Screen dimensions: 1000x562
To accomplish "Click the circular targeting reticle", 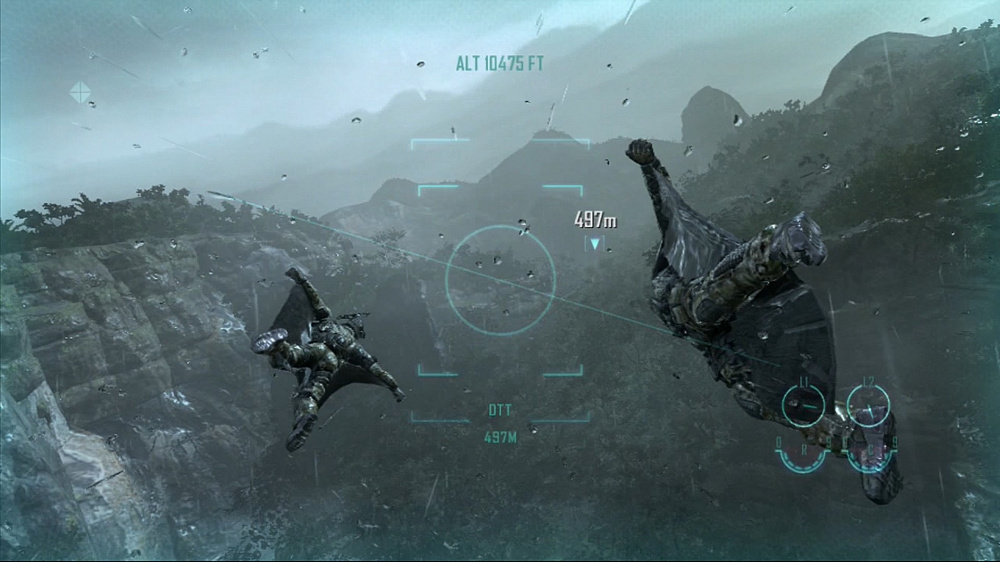I will tap(499, 278).
